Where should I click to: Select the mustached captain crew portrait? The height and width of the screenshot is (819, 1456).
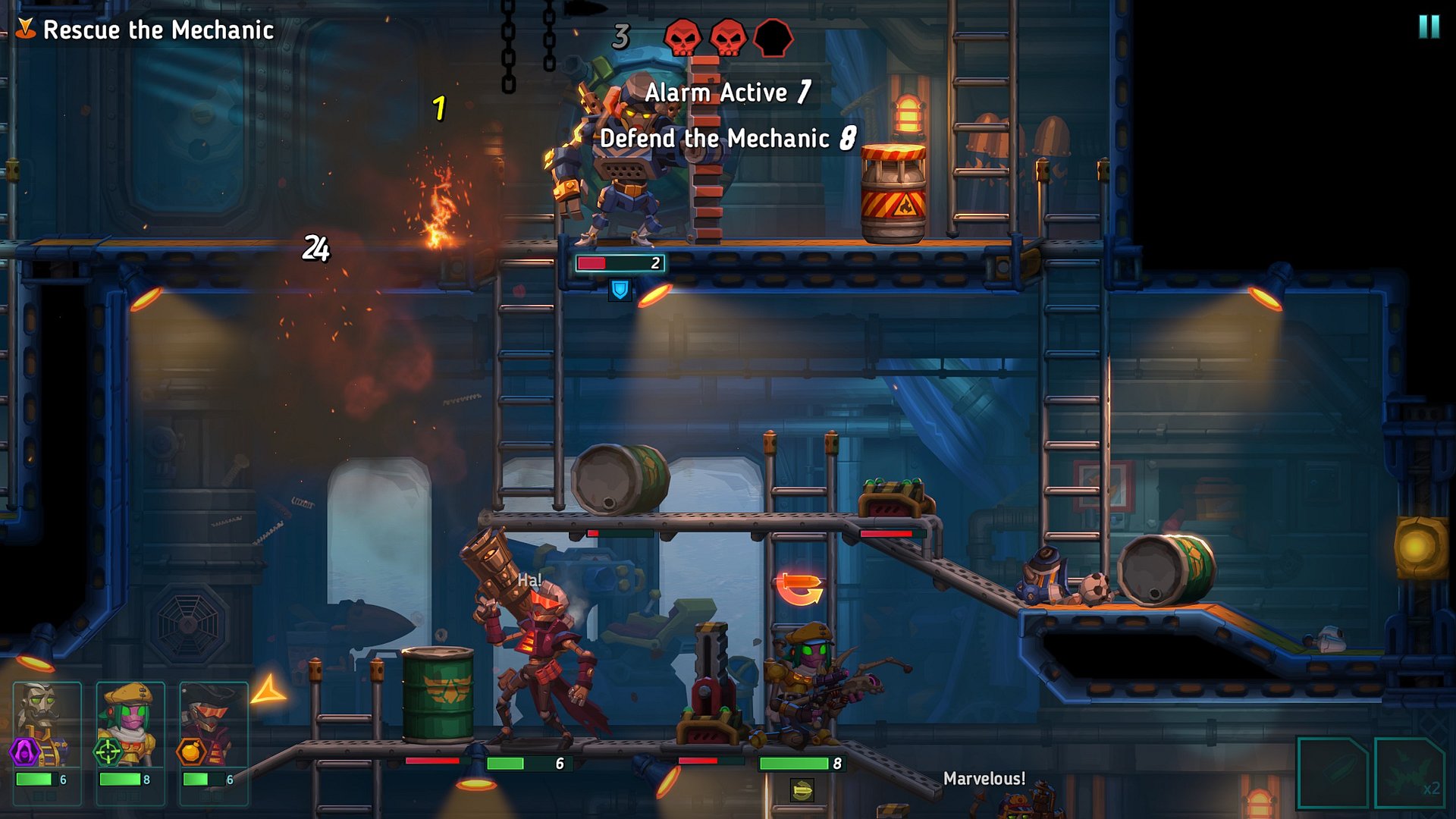click(46, 723)
